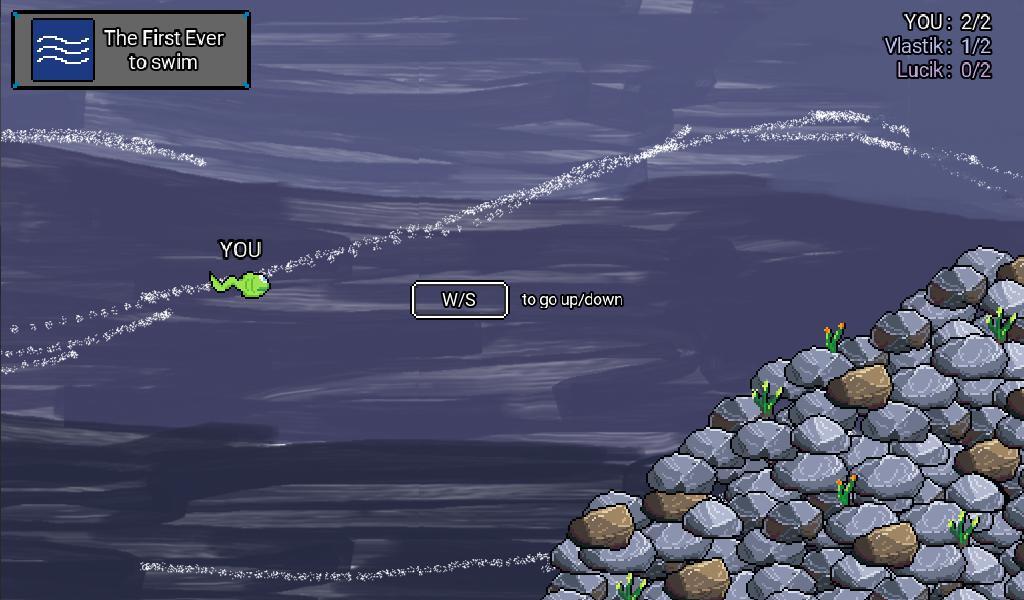Click the 'The First Ever to swim' achievement banner
The image size is (1024, 600).
coord(131,50)
